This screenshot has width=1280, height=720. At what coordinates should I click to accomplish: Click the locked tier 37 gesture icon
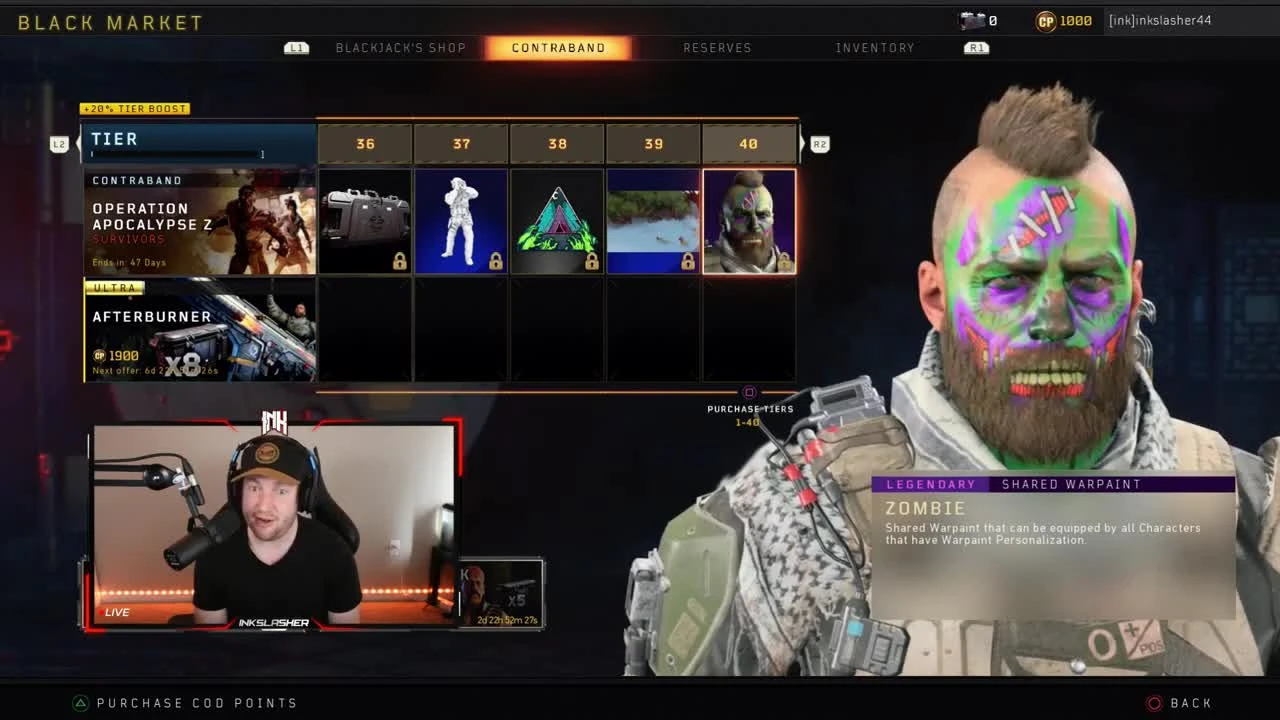[461, 220]
